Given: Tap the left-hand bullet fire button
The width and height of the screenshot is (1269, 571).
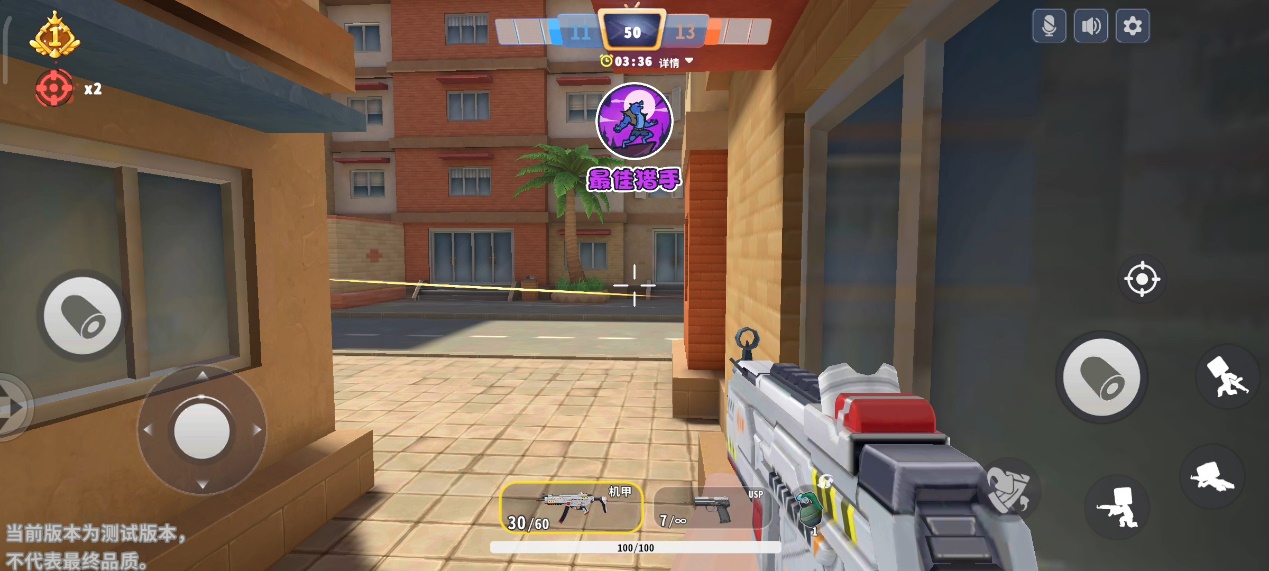Looking at the screenshot, I should [x=83, y=316].
